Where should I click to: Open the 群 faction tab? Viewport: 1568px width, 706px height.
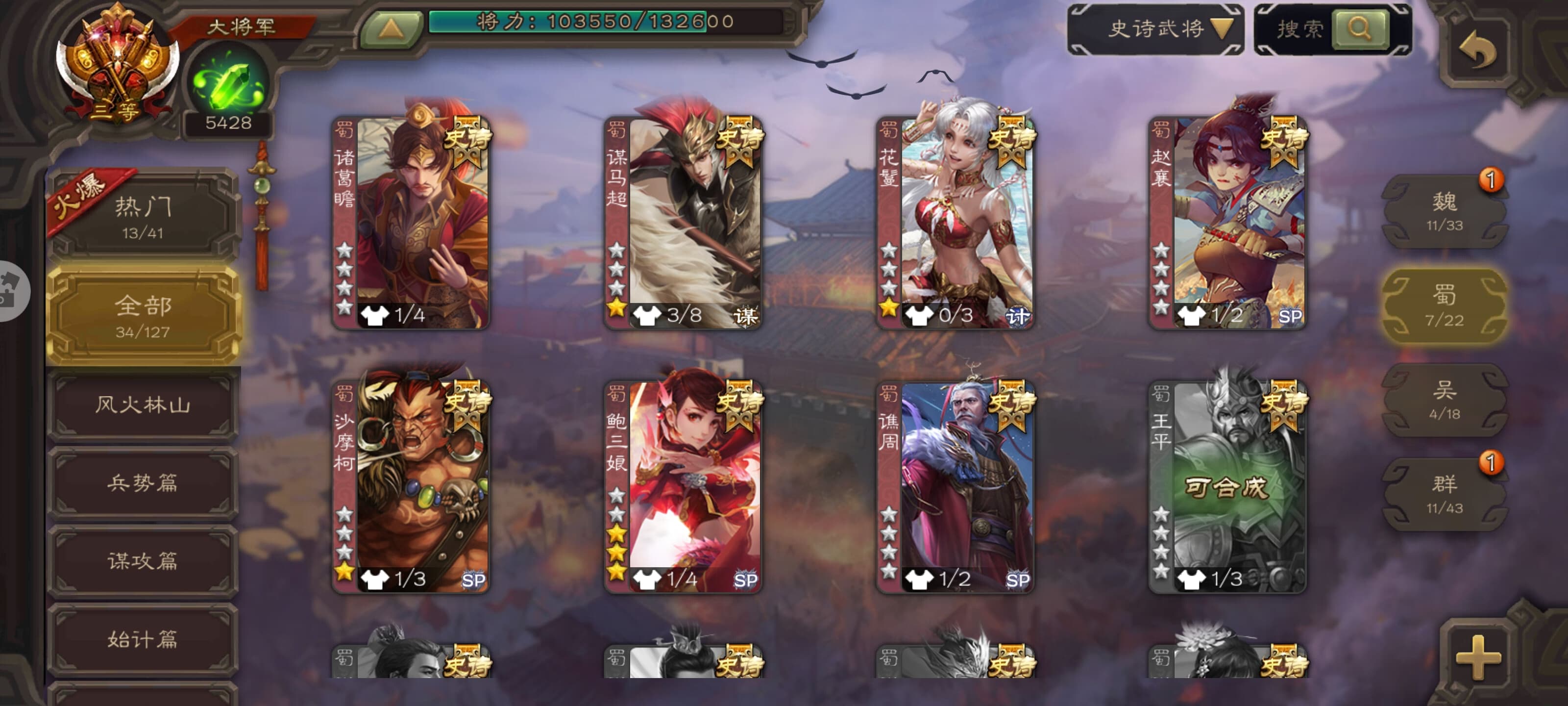(x=1444, y=494)
